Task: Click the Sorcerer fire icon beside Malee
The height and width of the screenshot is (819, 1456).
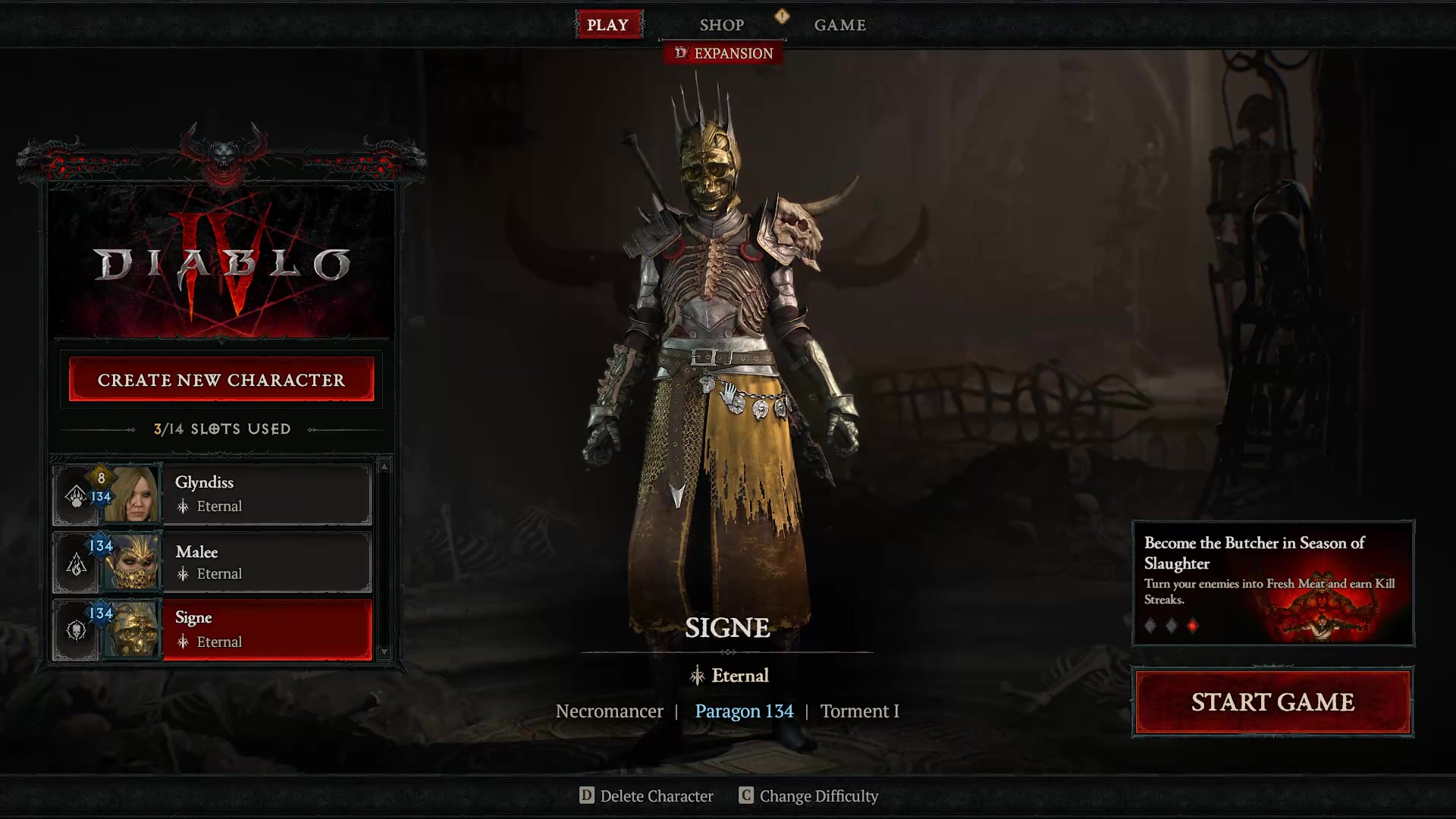Action: pos(77,564)
